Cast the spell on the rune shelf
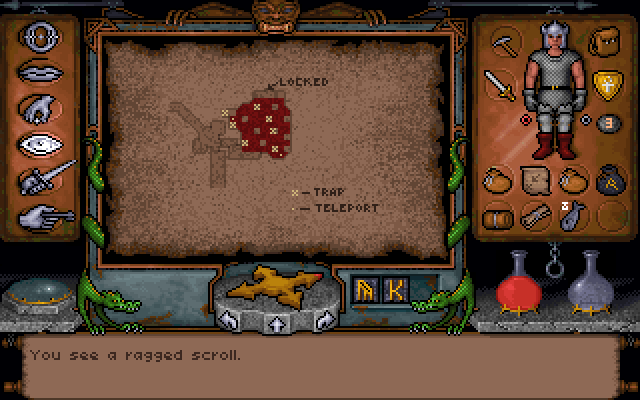The image size is (640, 400). 380,290
